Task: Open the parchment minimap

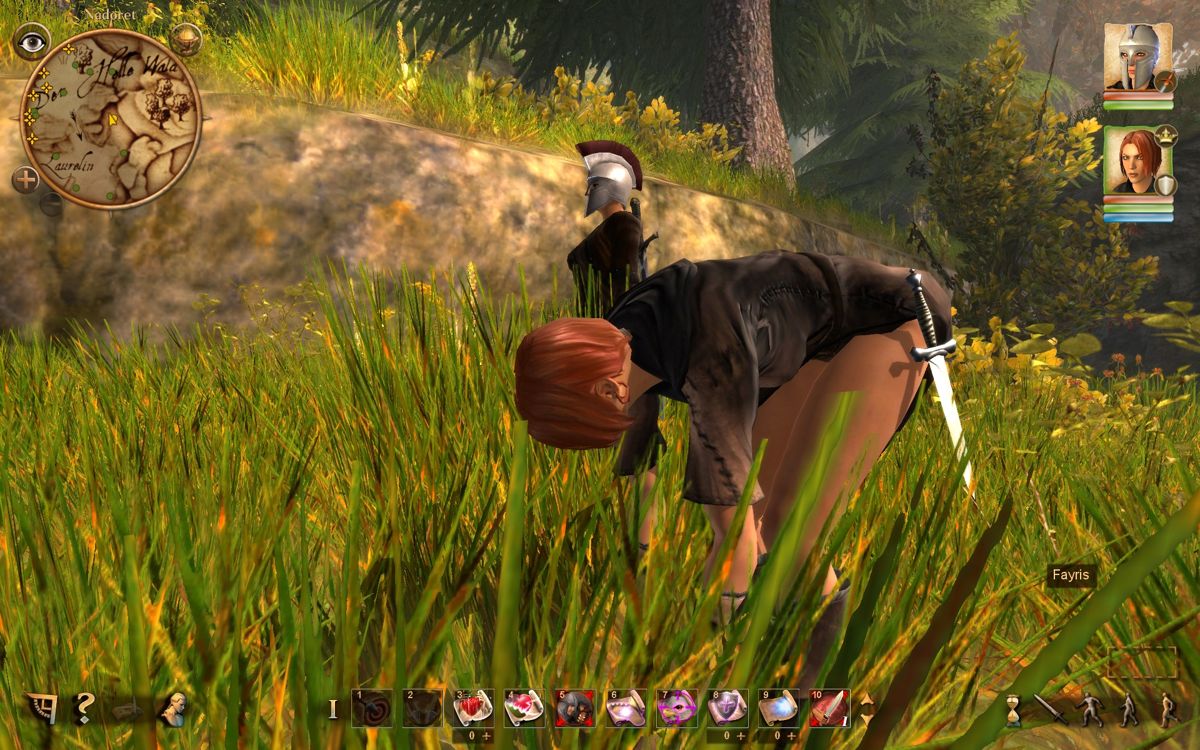Action: click(110, 118)
